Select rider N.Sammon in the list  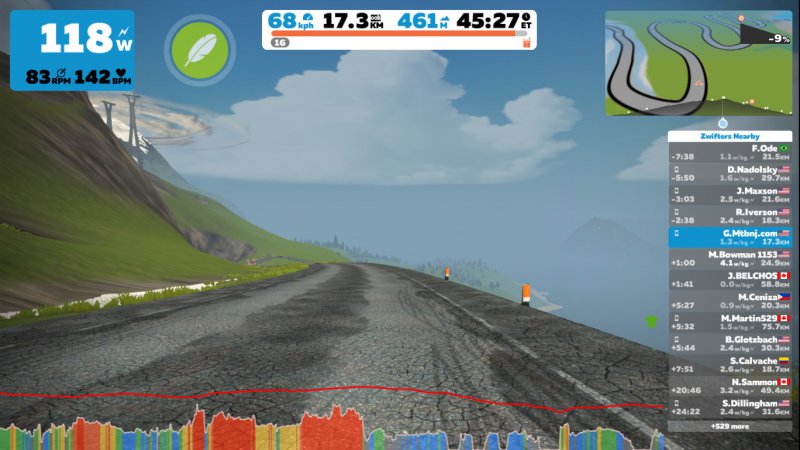(x=729, y=386)
